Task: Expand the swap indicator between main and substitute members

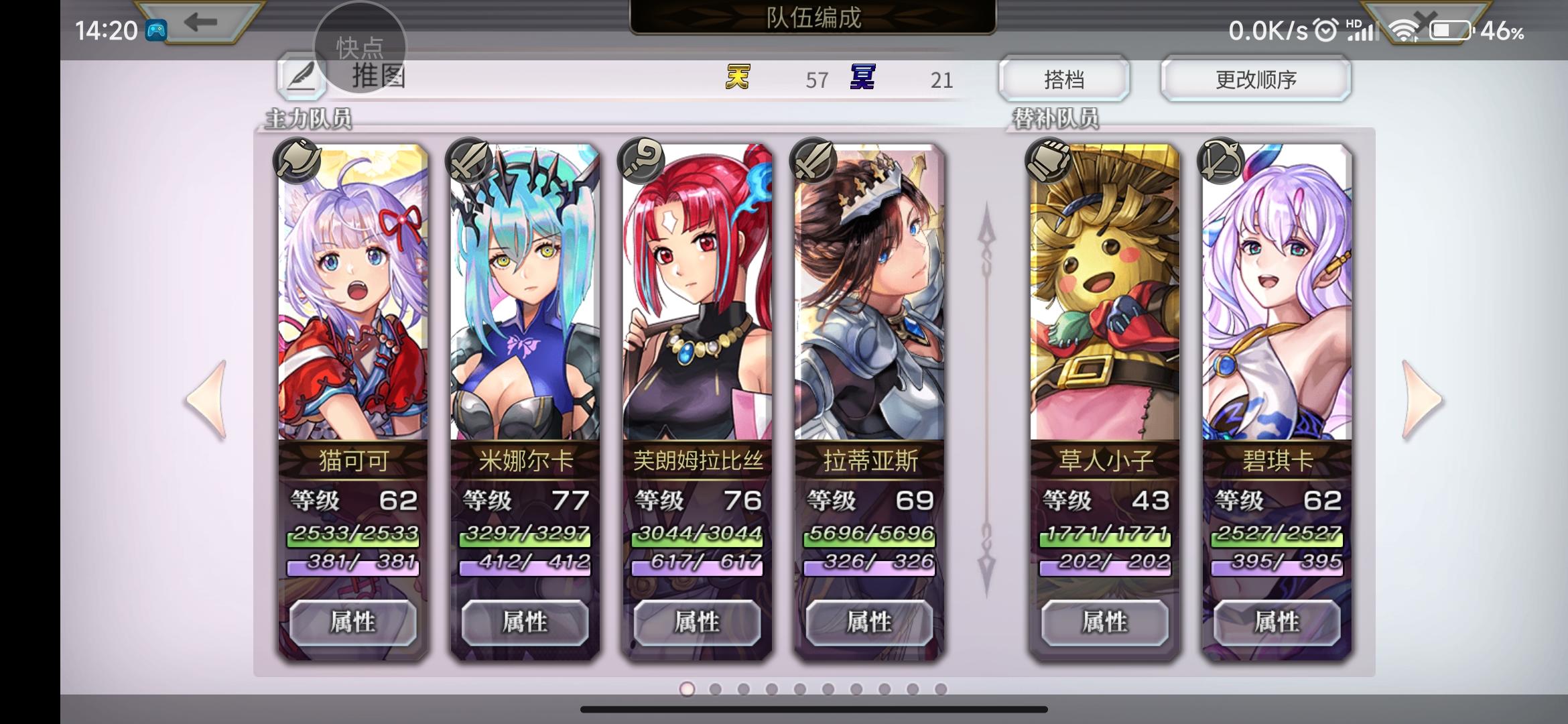Action: point(985,396)
